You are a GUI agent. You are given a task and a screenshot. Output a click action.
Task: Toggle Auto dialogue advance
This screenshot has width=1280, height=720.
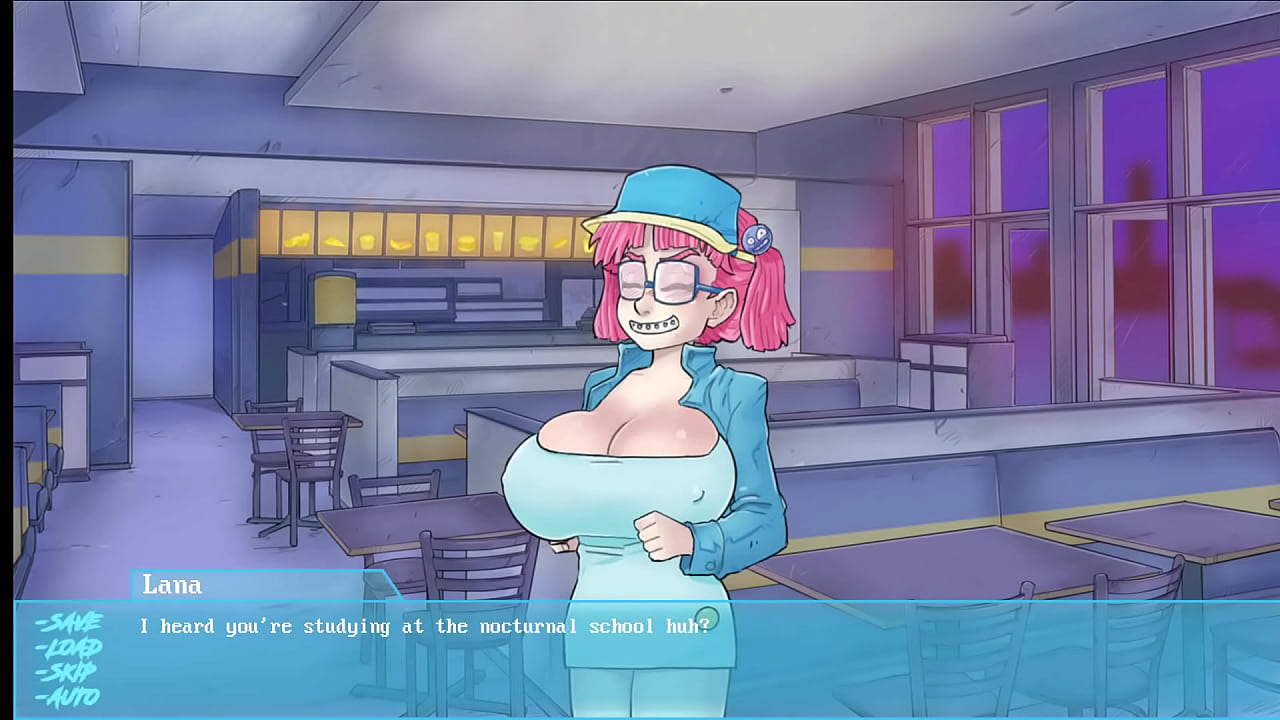[68, 695]
